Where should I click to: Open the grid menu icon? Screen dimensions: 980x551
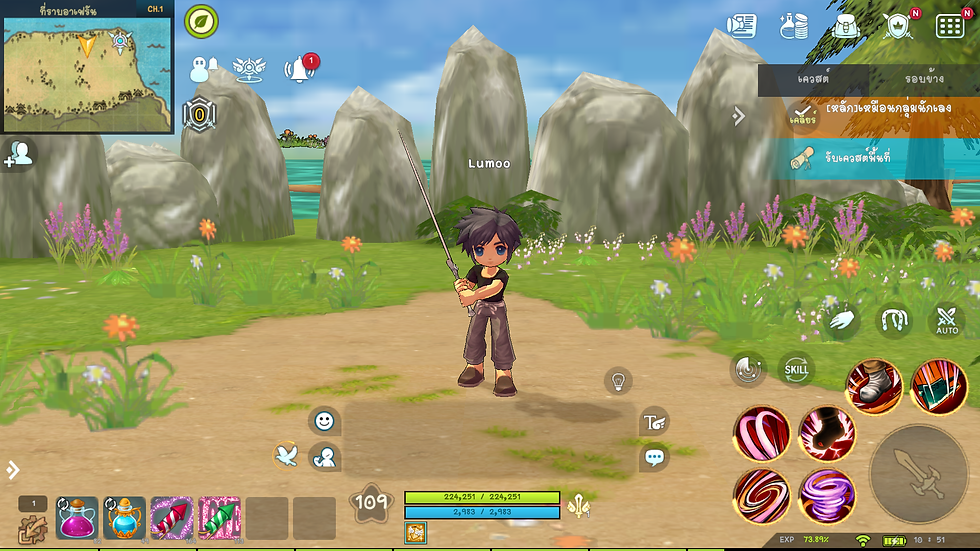[949, 26]
